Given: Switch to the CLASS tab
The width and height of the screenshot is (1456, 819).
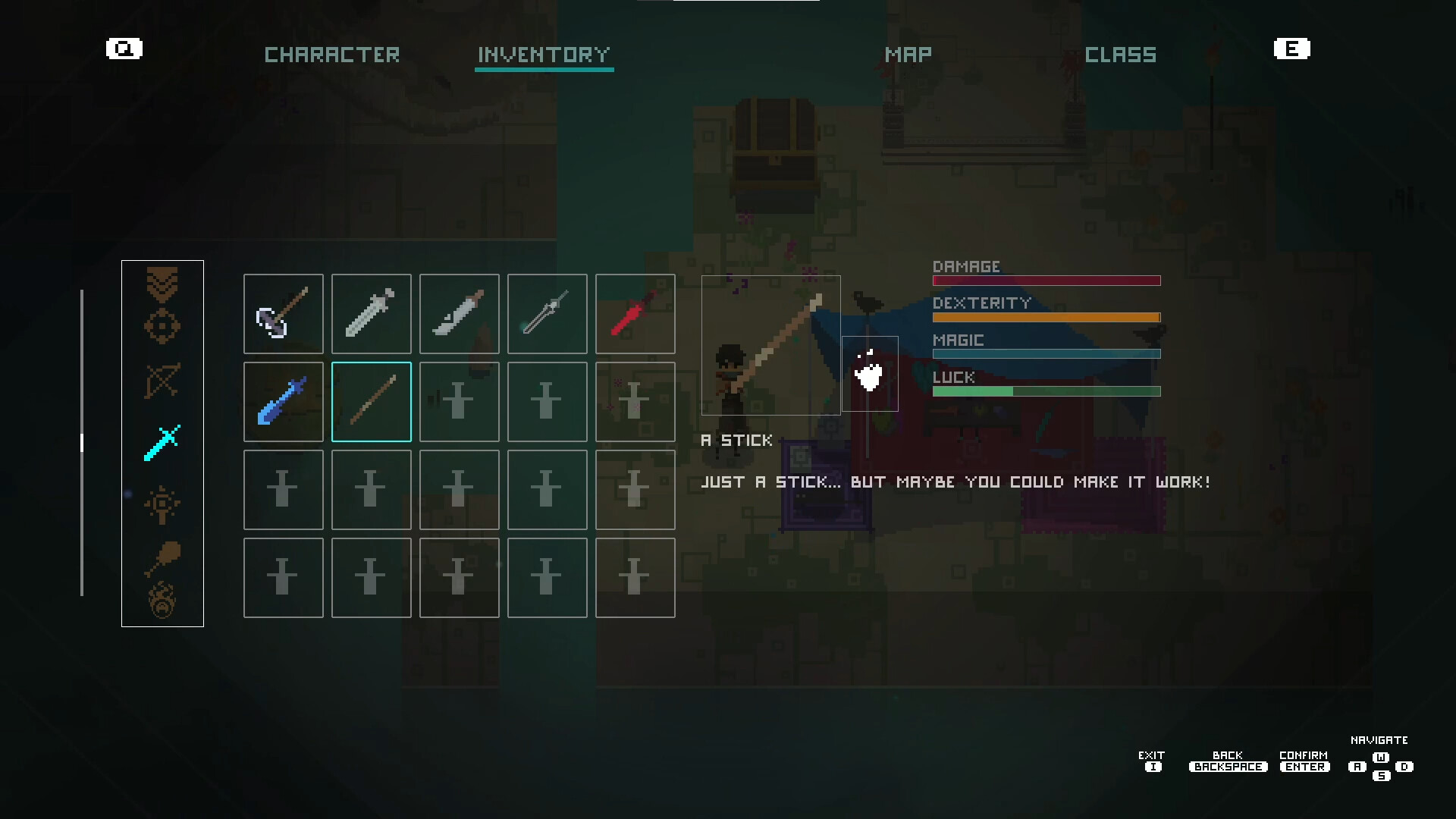Looking at the screenshot, I should 1121,54.
